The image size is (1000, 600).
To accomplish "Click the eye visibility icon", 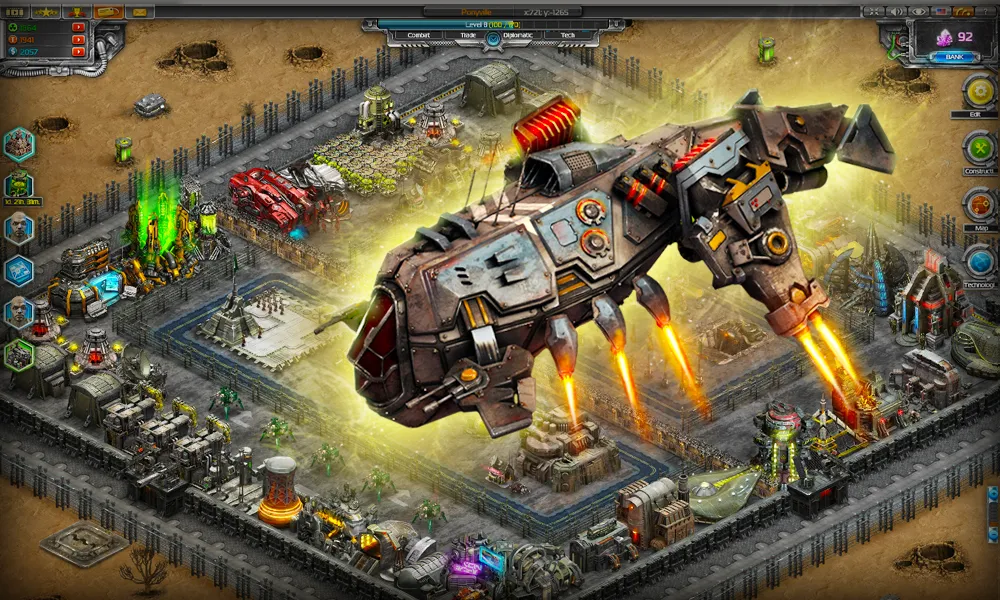I will point(920,11).
